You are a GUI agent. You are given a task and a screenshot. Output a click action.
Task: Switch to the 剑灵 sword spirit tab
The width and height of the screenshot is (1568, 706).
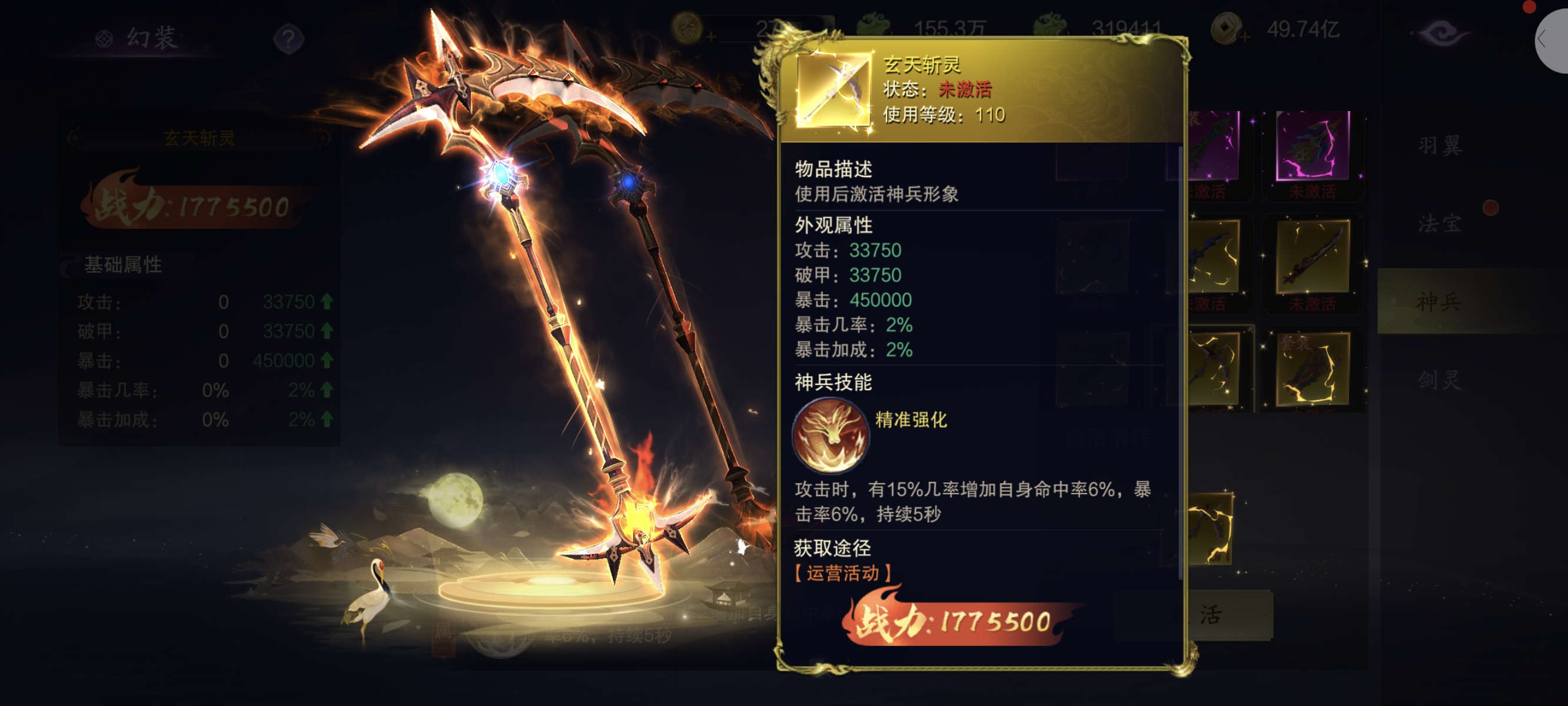1439,380
